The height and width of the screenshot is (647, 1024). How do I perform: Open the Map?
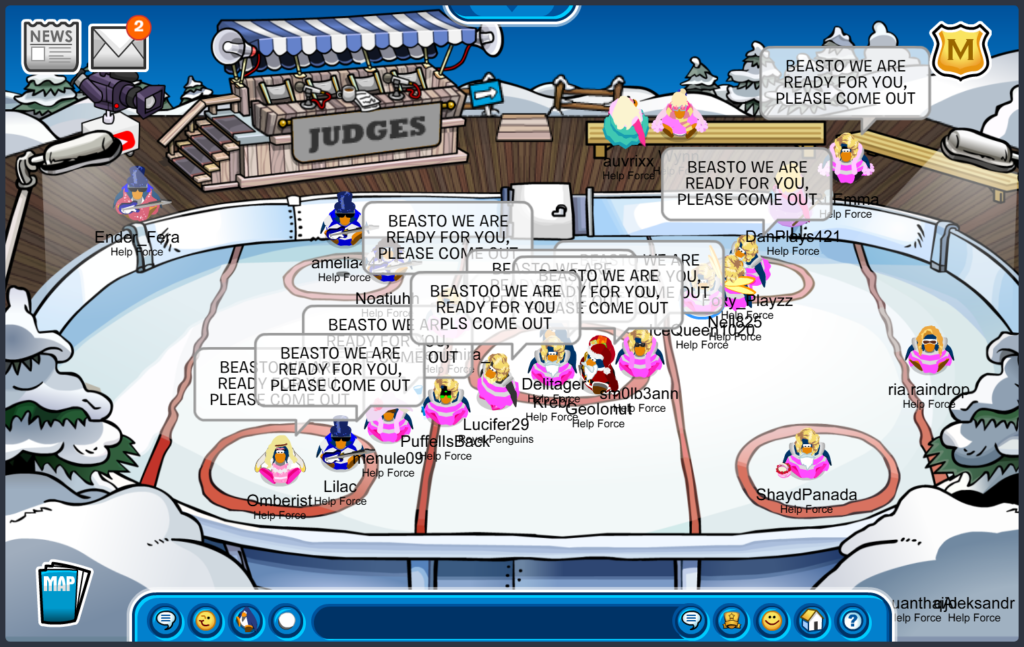(x=62, y=591)
